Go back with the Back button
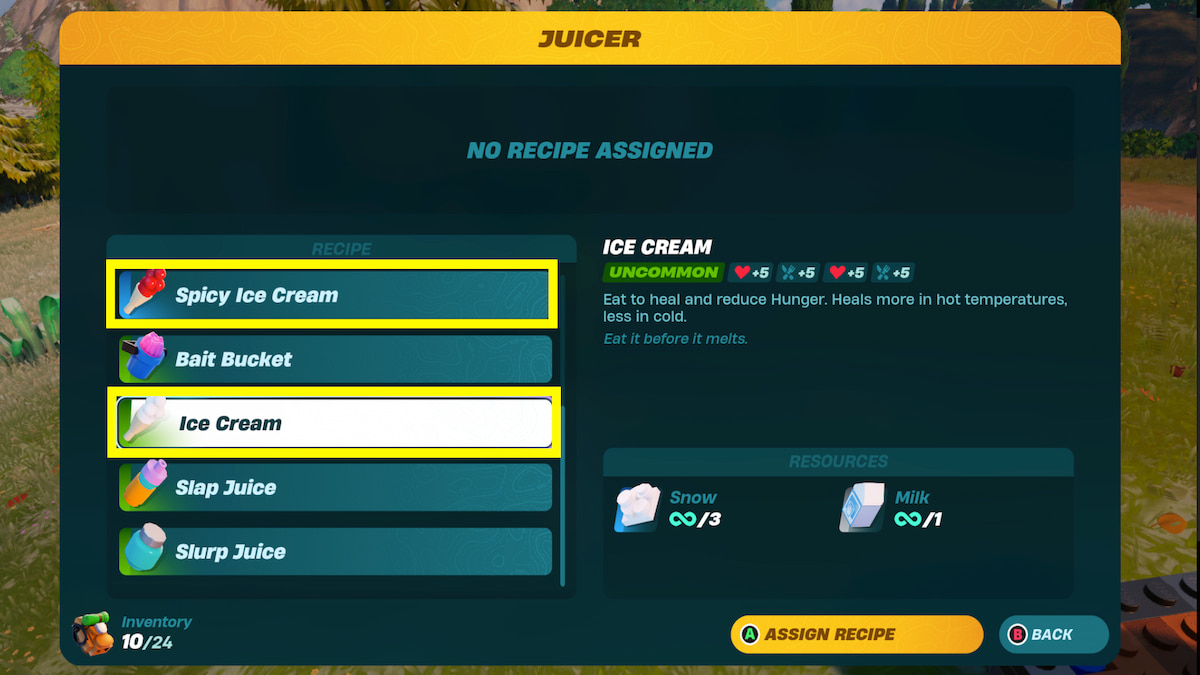 (x=1053, y=634)
